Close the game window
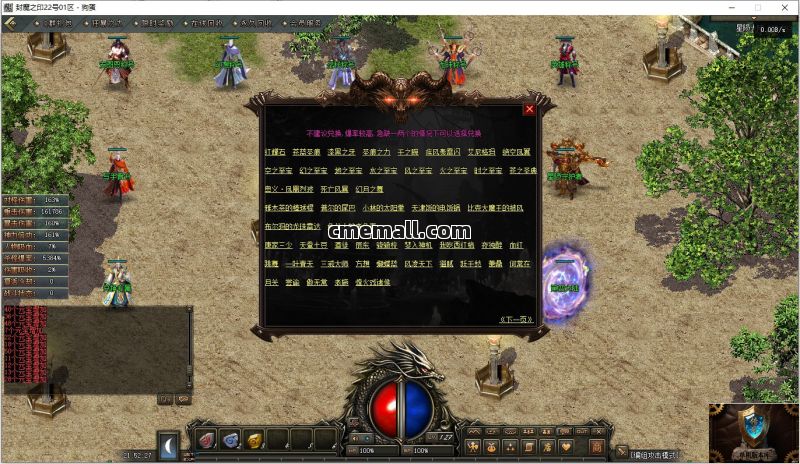Screen dimensions: 800x464 (782, 7)
